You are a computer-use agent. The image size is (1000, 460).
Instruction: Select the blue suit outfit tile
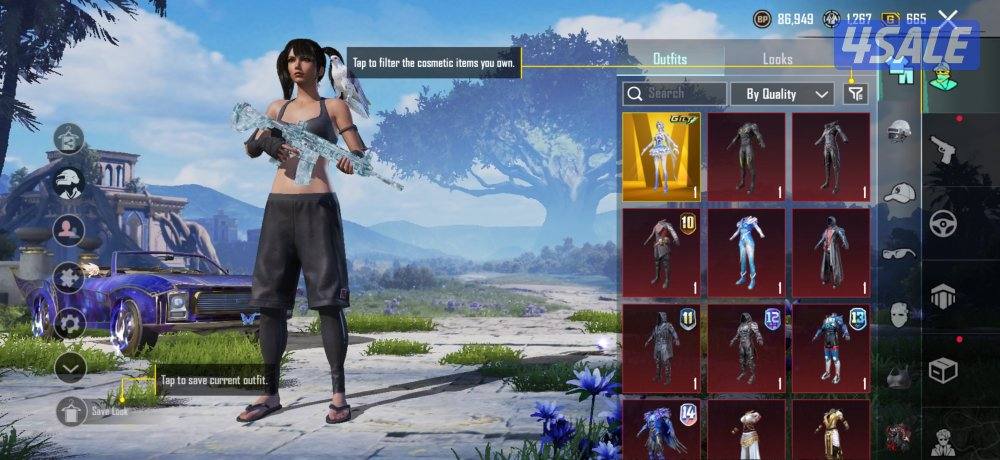(x=746, y=252)
